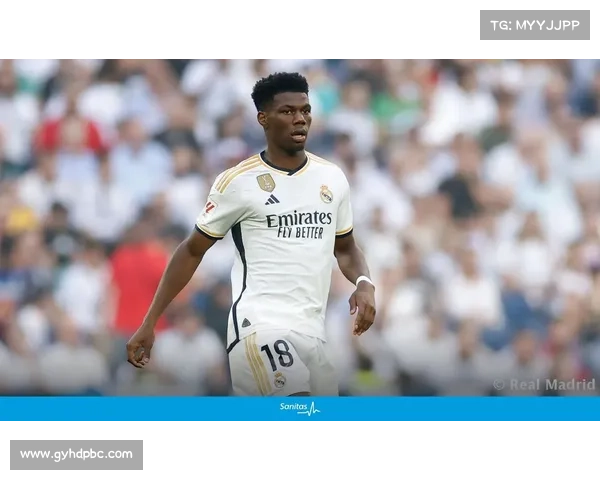
Task: Open the www.gyhdpbc.com link
Action: [76, 455]
